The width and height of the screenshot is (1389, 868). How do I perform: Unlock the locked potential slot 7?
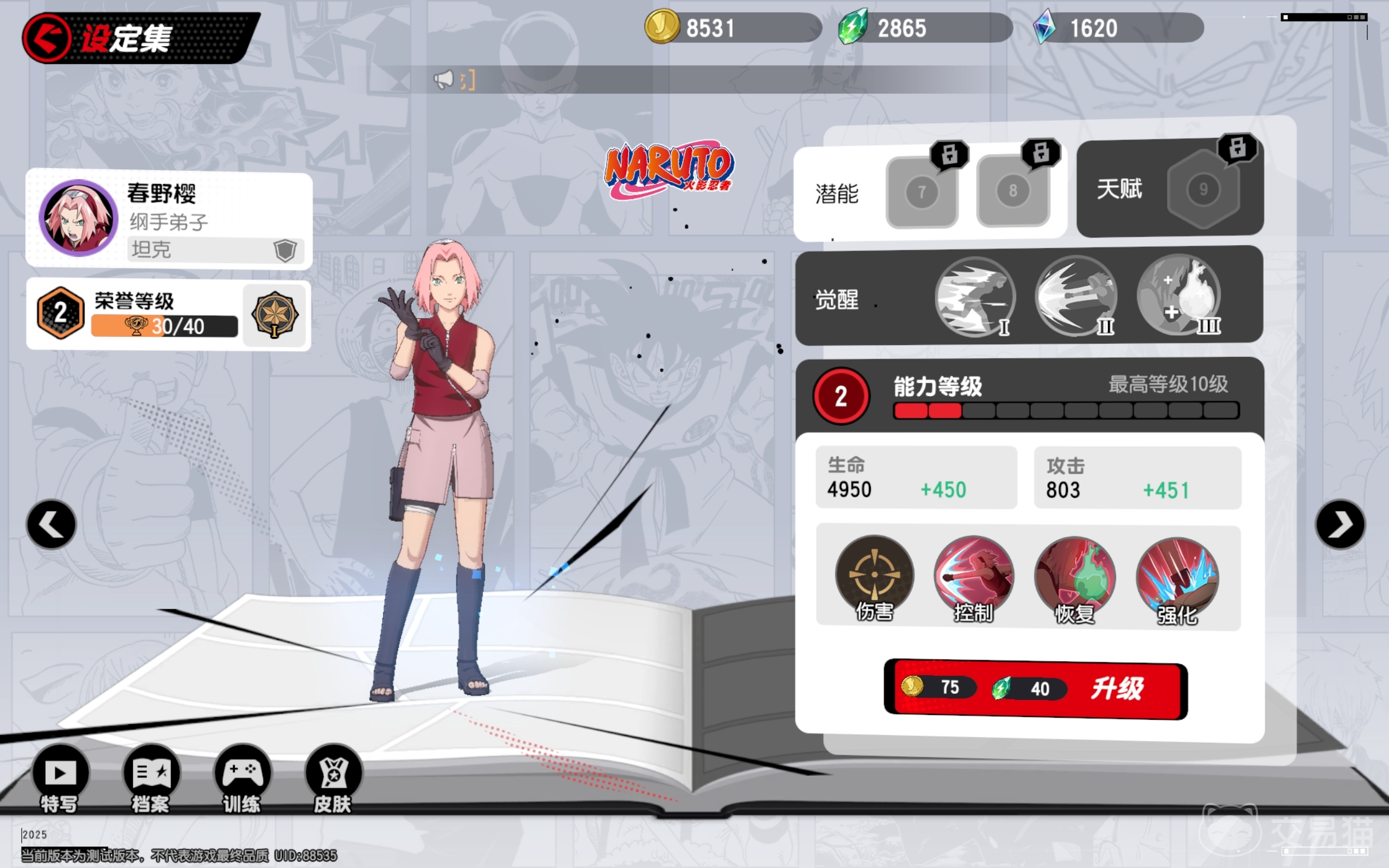(922, 190)
